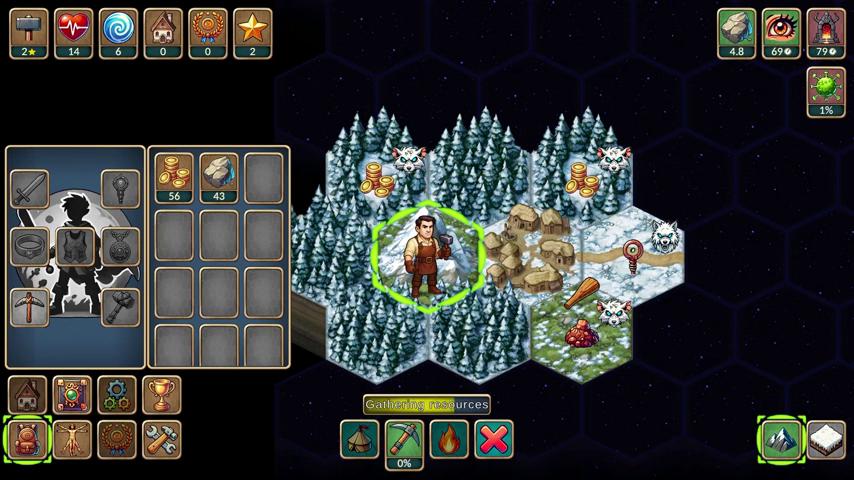The image size is (854, 480).
Task: Click the green virus infection icon
Action: pos(826,91)
